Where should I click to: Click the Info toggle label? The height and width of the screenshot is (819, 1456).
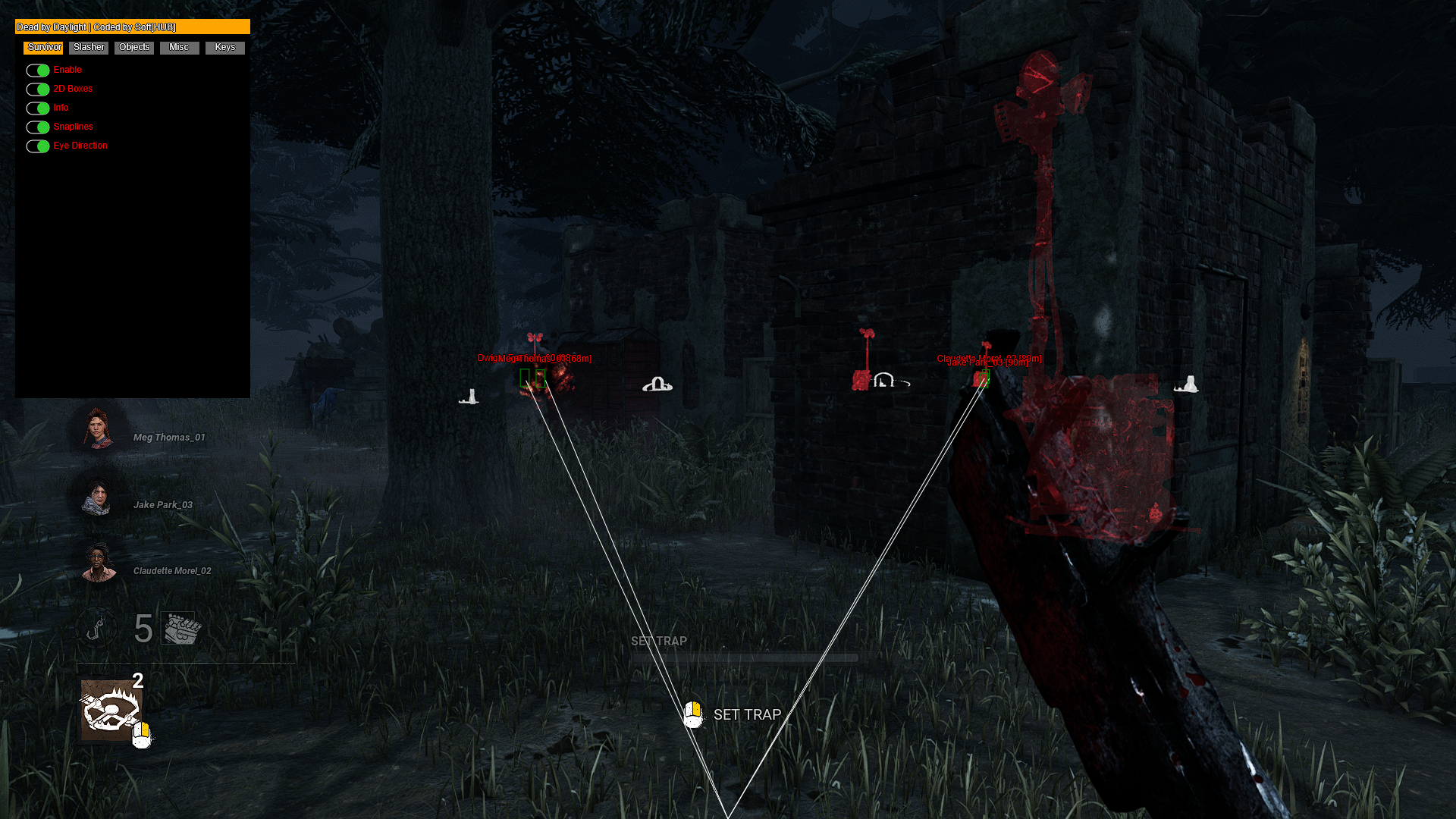(60, 108)
